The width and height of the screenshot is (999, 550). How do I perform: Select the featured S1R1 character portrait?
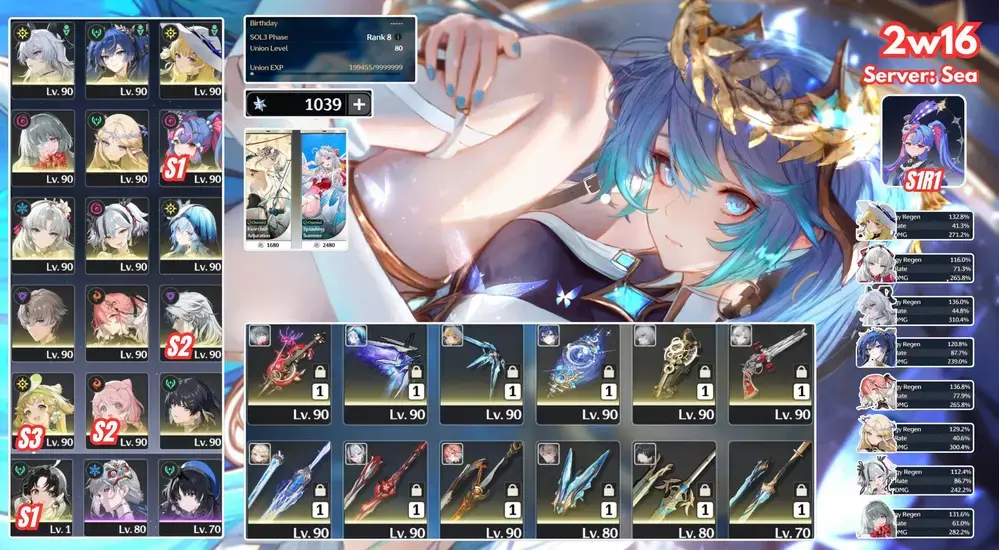[x=923, y=140]
